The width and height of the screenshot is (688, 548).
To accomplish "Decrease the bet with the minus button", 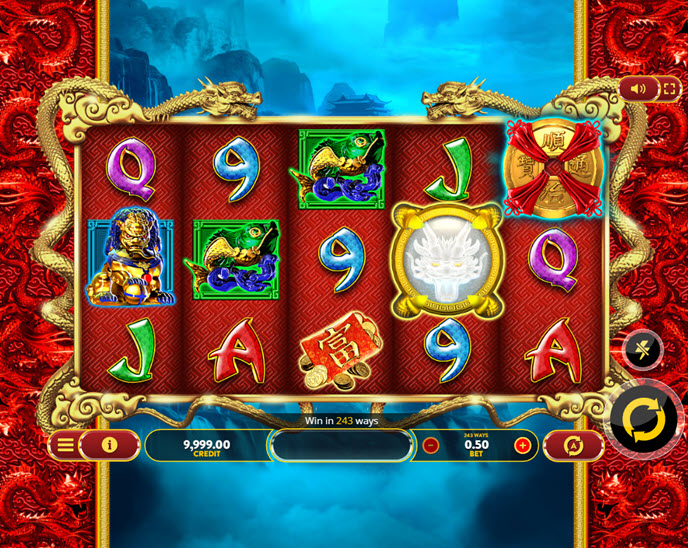I will pos(431,446).
